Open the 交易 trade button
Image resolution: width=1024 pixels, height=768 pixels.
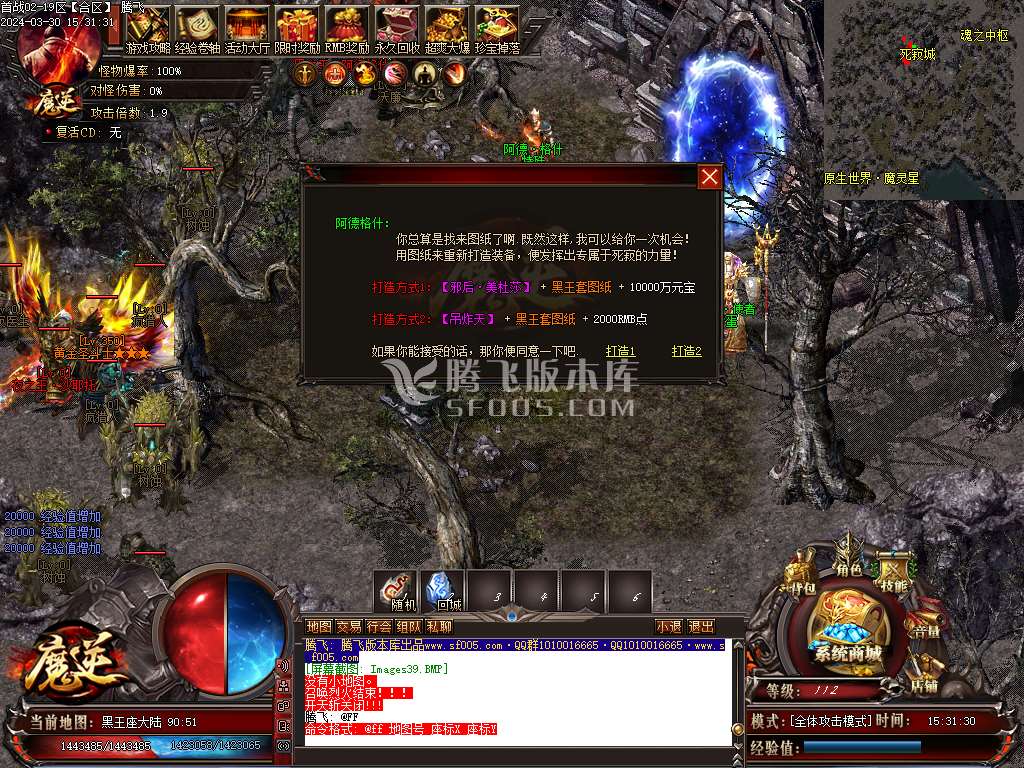(348, 627)
